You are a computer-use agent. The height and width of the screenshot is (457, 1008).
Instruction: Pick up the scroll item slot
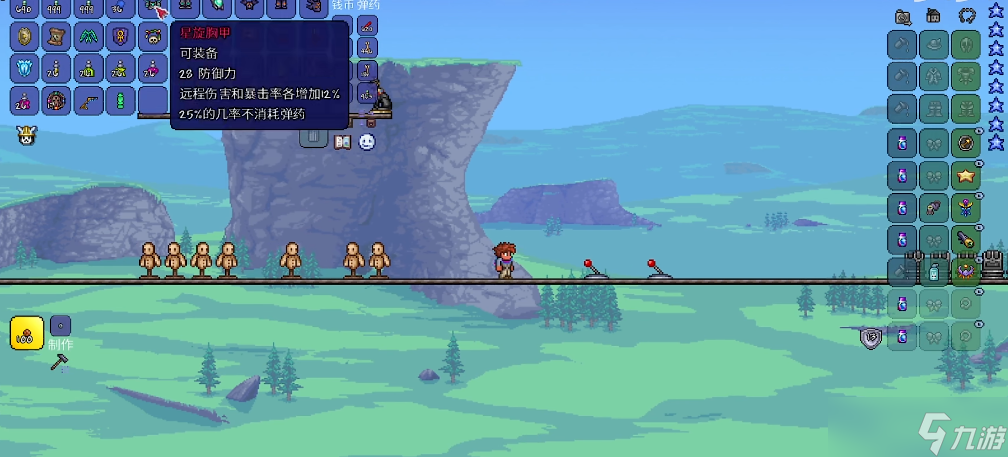click(x=57, y=38)
